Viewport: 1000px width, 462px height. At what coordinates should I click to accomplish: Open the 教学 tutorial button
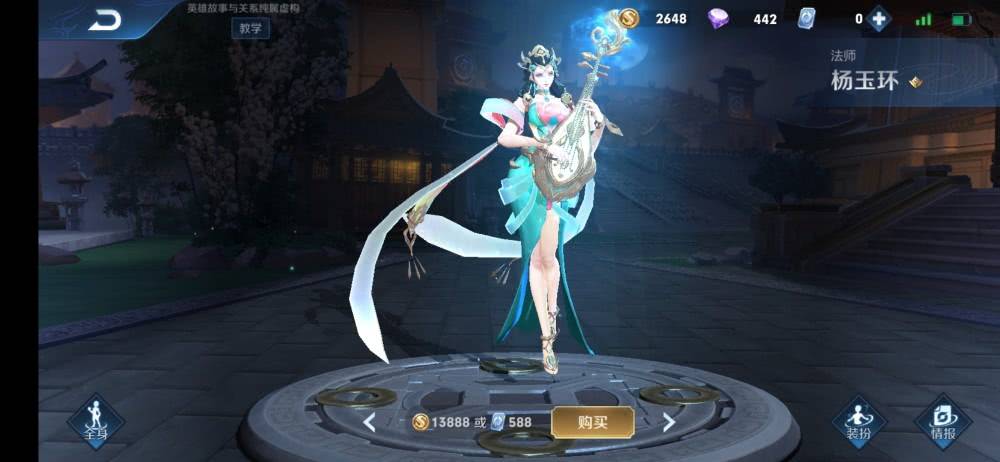click(250, 28)
